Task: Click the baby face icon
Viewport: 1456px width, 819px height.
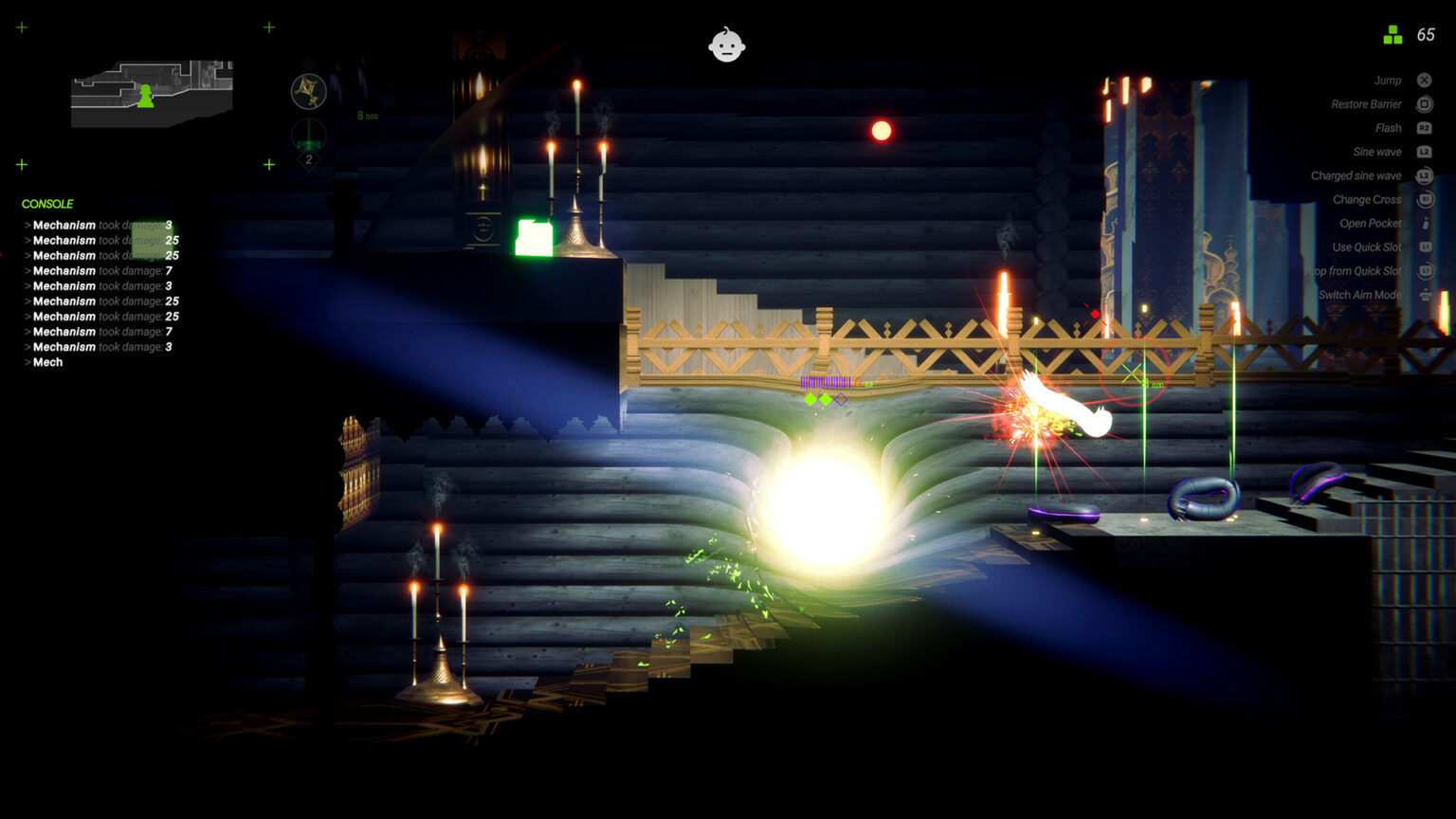Action: tap(727, 45)
